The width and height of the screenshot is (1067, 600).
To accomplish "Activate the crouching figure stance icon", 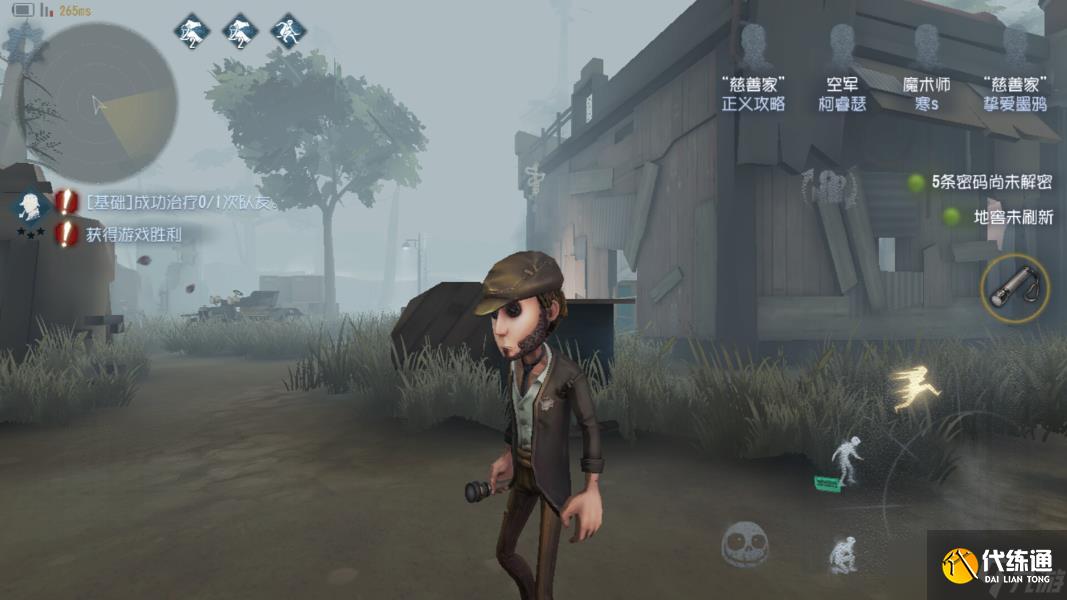I will click(843, 554).
